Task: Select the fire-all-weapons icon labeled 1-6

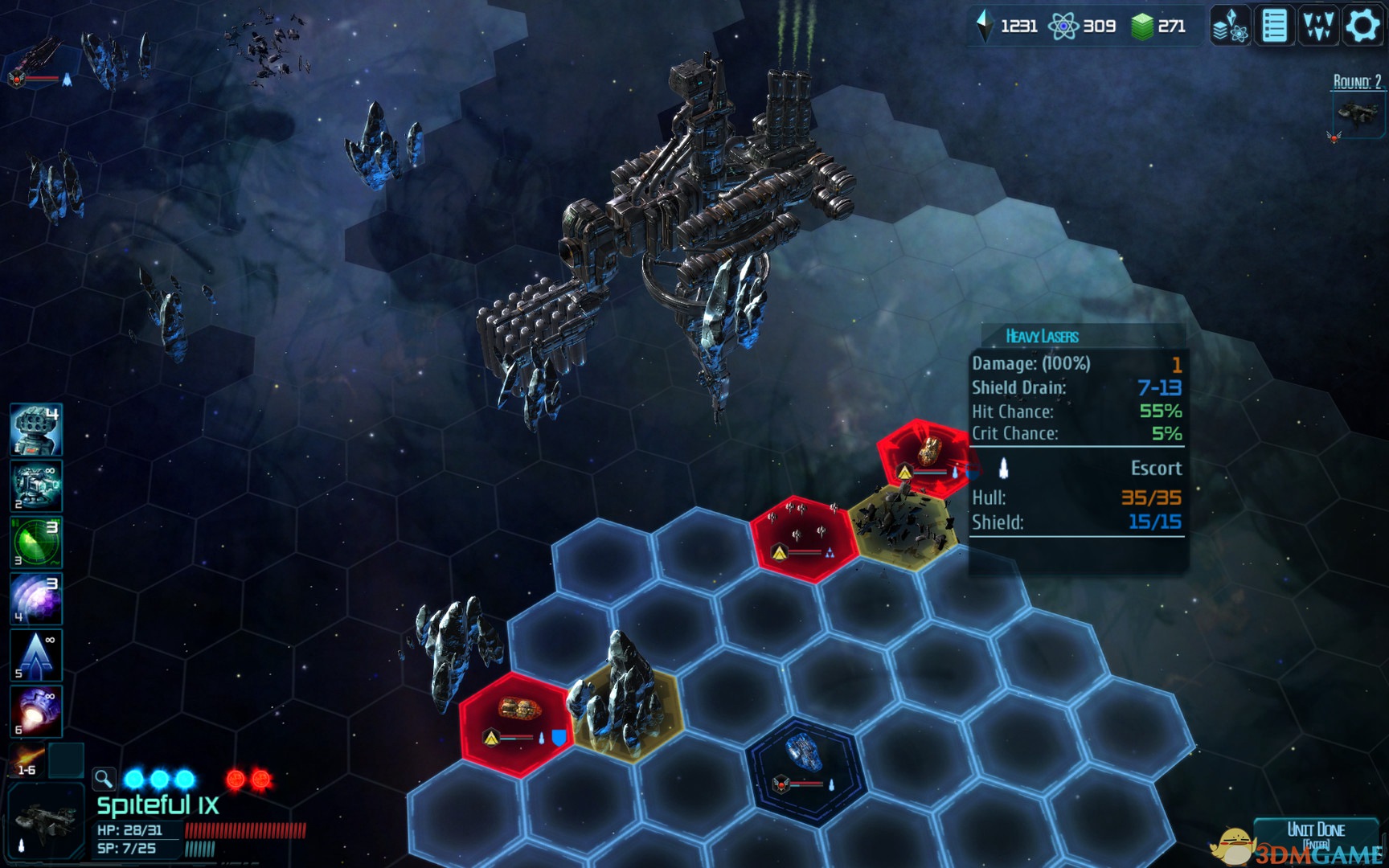Action: coord(27,760)
